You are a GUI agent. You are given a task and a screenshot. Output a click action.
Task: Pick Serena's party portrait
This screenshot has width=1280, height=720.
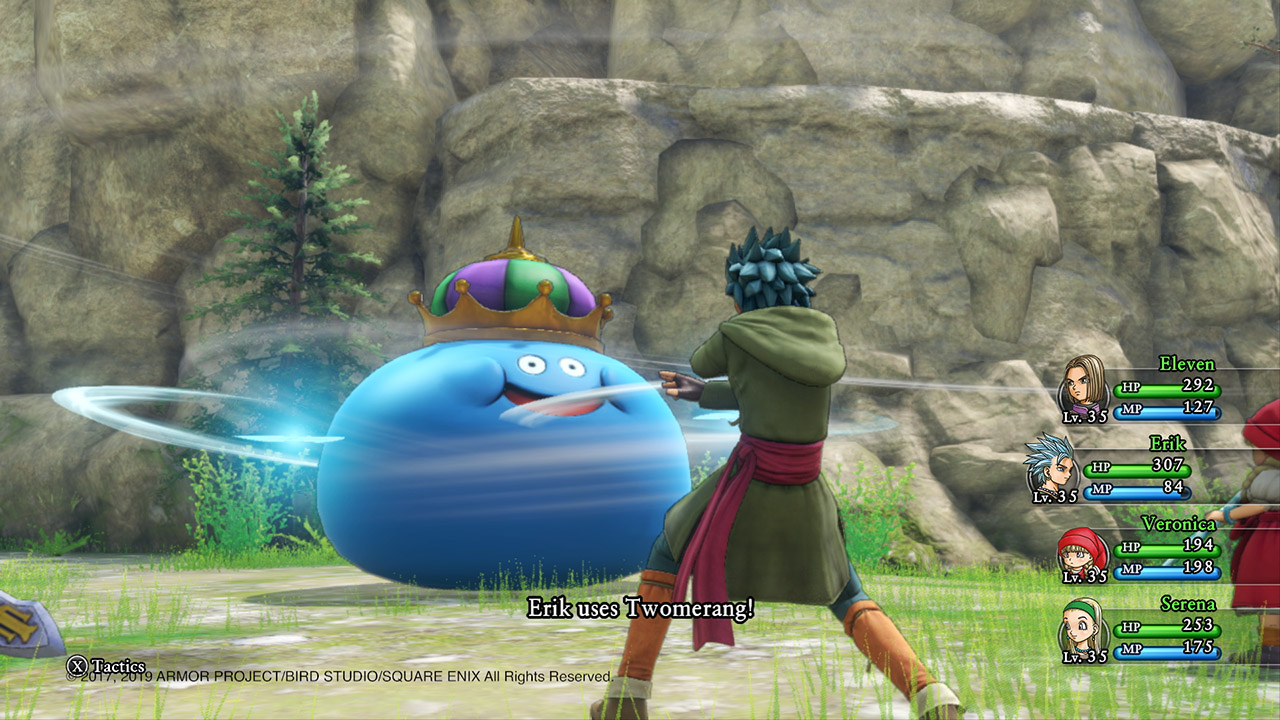click(x=1083, y=627)
